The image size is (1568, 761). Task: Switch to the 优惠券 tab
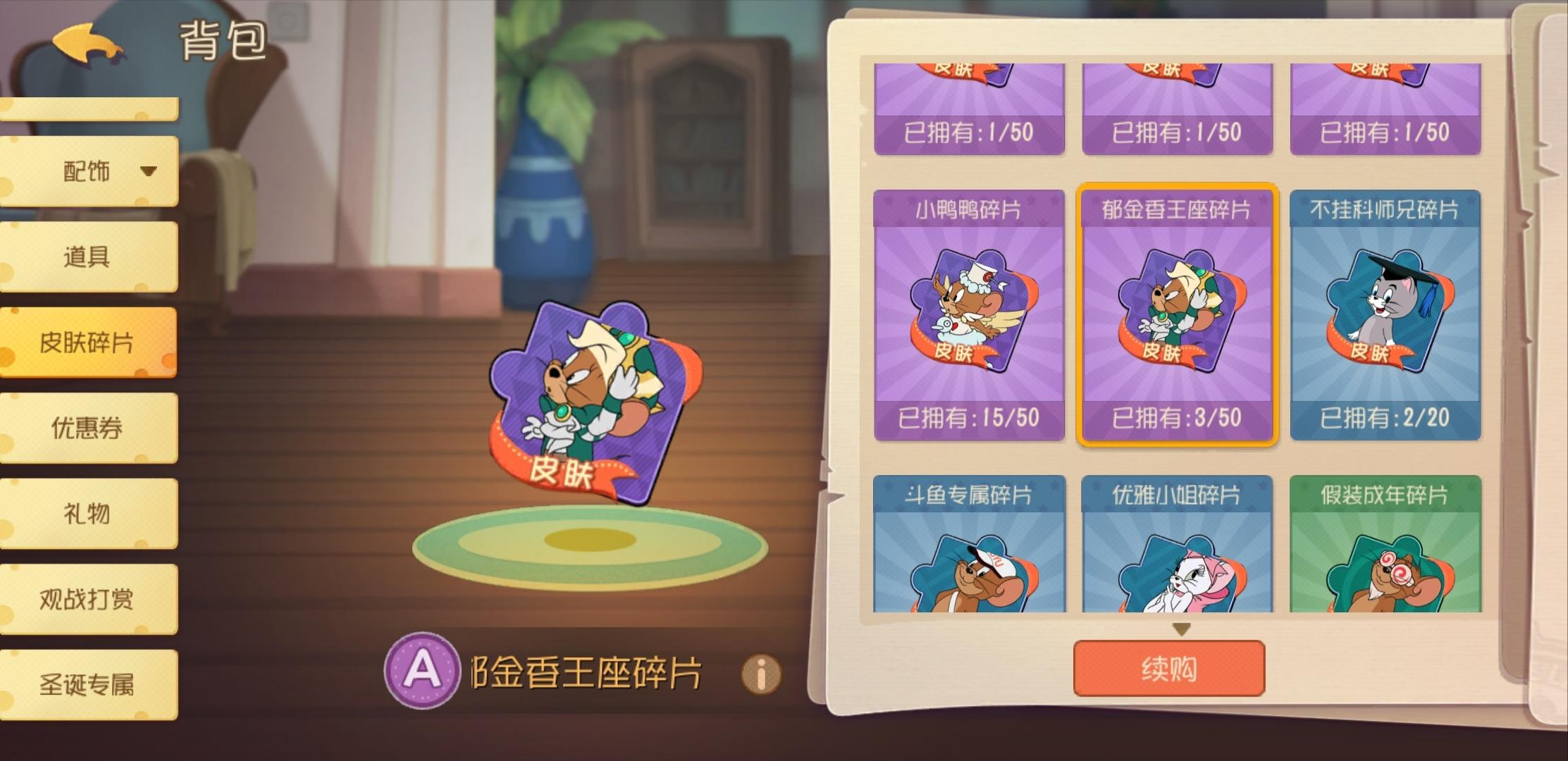pyautogui.click(x=89, y=428)
